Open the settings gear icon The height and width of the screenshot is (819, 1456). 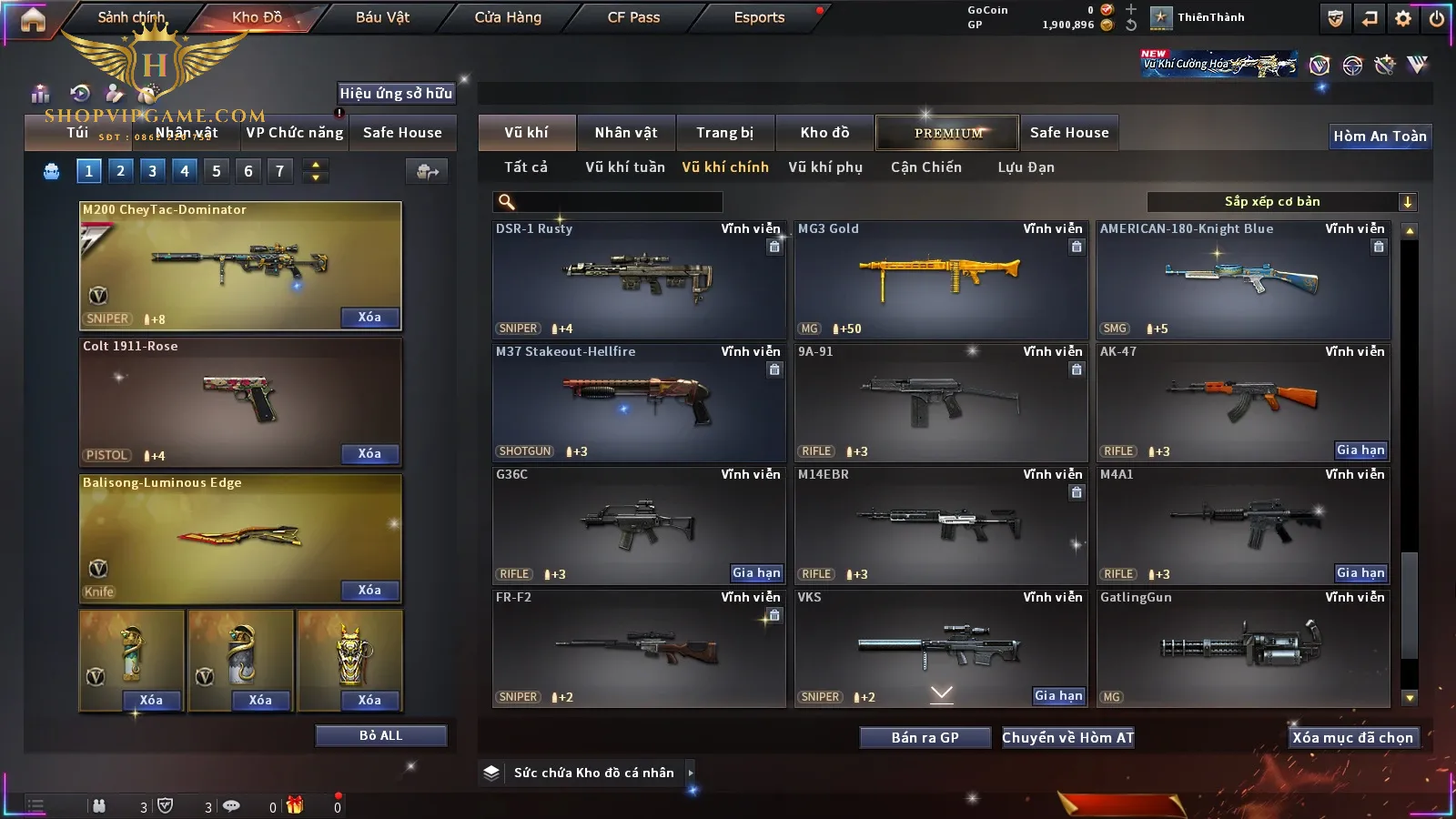click(x=1403, y=18)
